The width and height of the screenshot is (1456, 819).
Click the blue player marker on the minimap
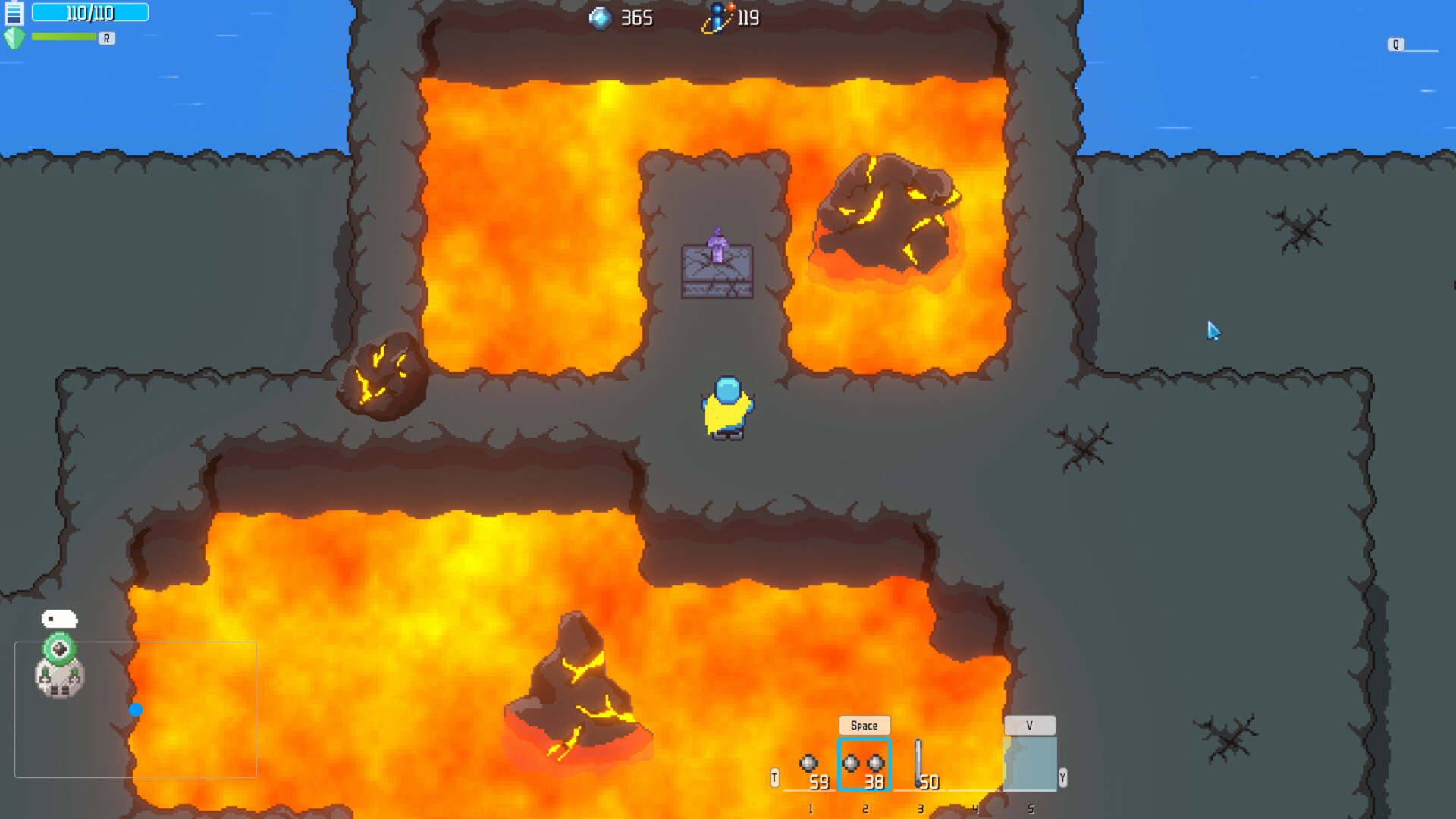click(136, 710)
